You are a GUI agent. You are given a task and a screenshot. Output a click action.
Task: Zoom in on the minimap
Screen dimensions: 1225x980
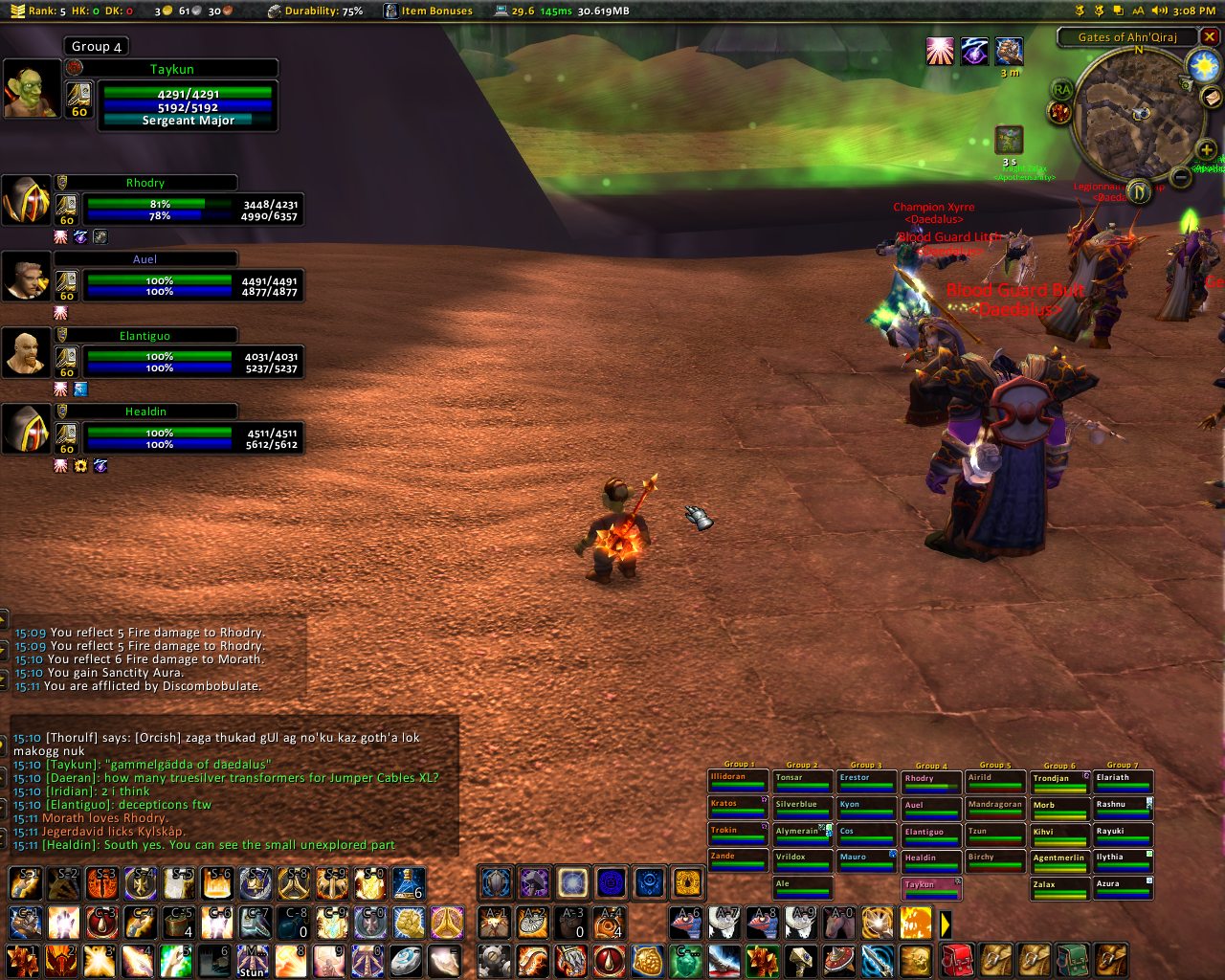(x=1206, y=149)
